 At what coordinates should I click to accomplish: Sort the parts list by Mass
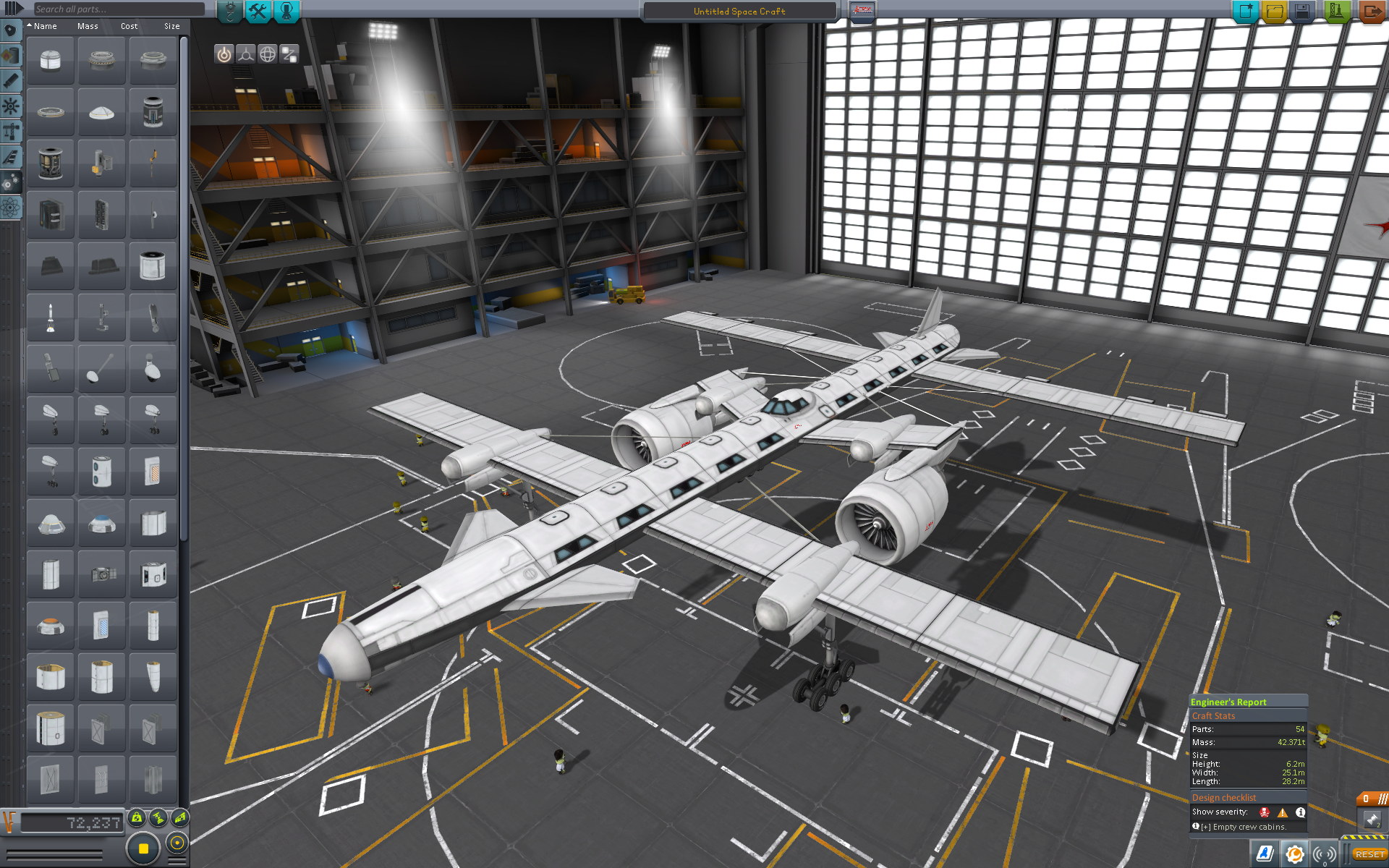[88, 26]
